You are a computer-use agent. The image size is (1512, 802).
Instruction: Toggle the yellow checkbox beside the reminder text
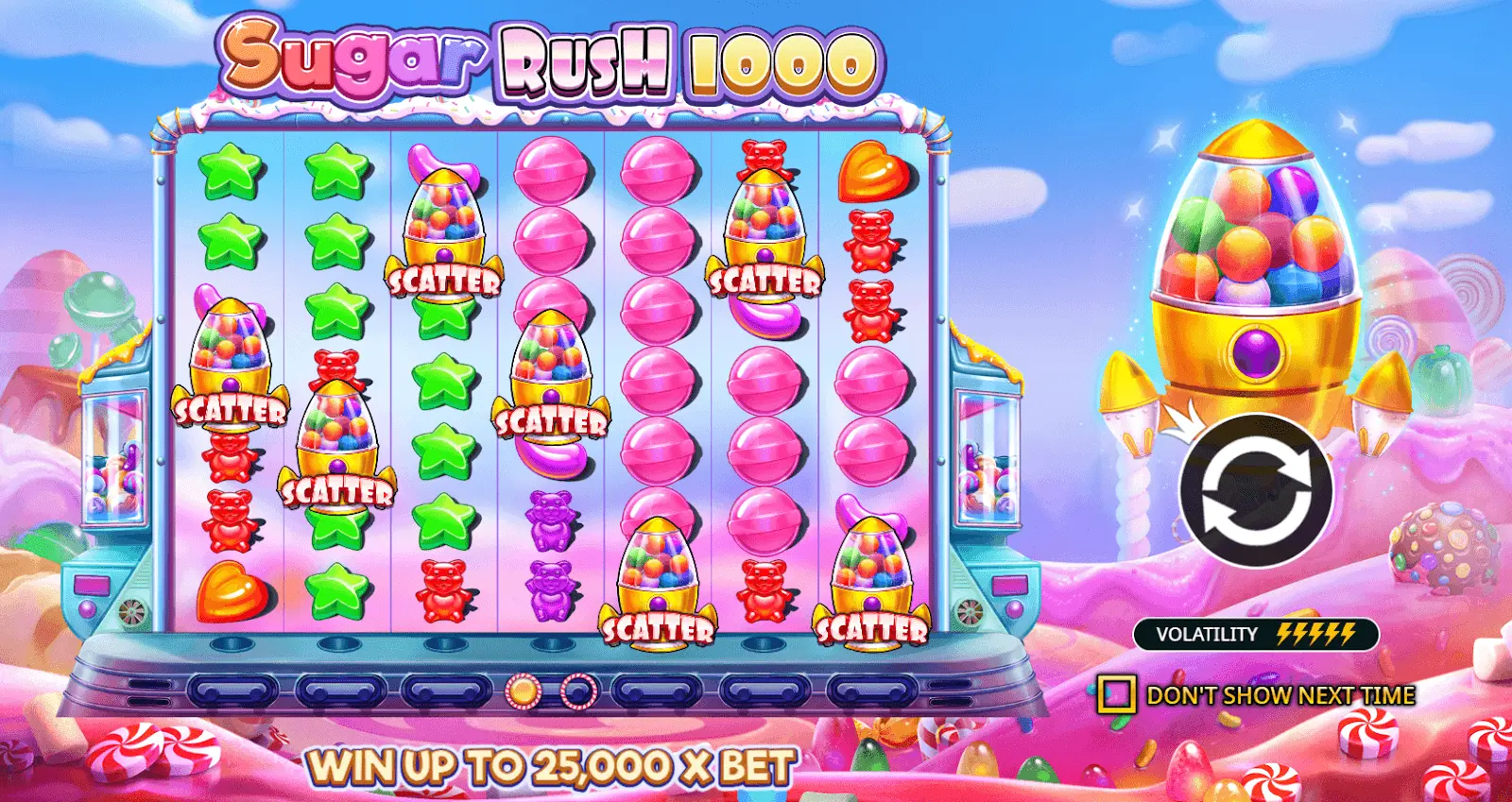pyautogui.click(x=1119, y=696)
